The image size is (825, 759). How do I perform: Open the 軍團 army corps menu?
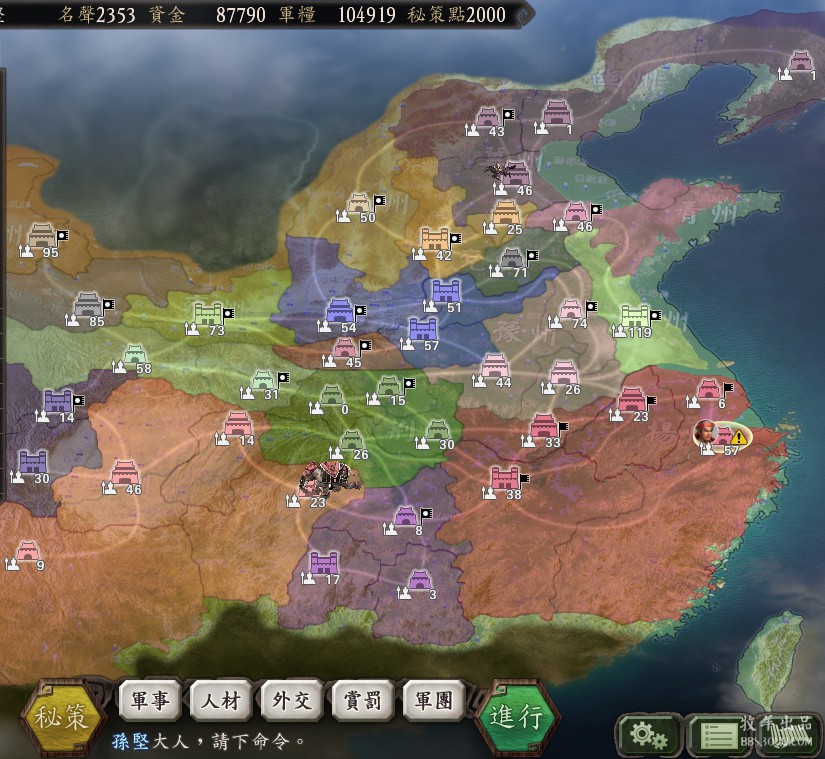point(434,700)
